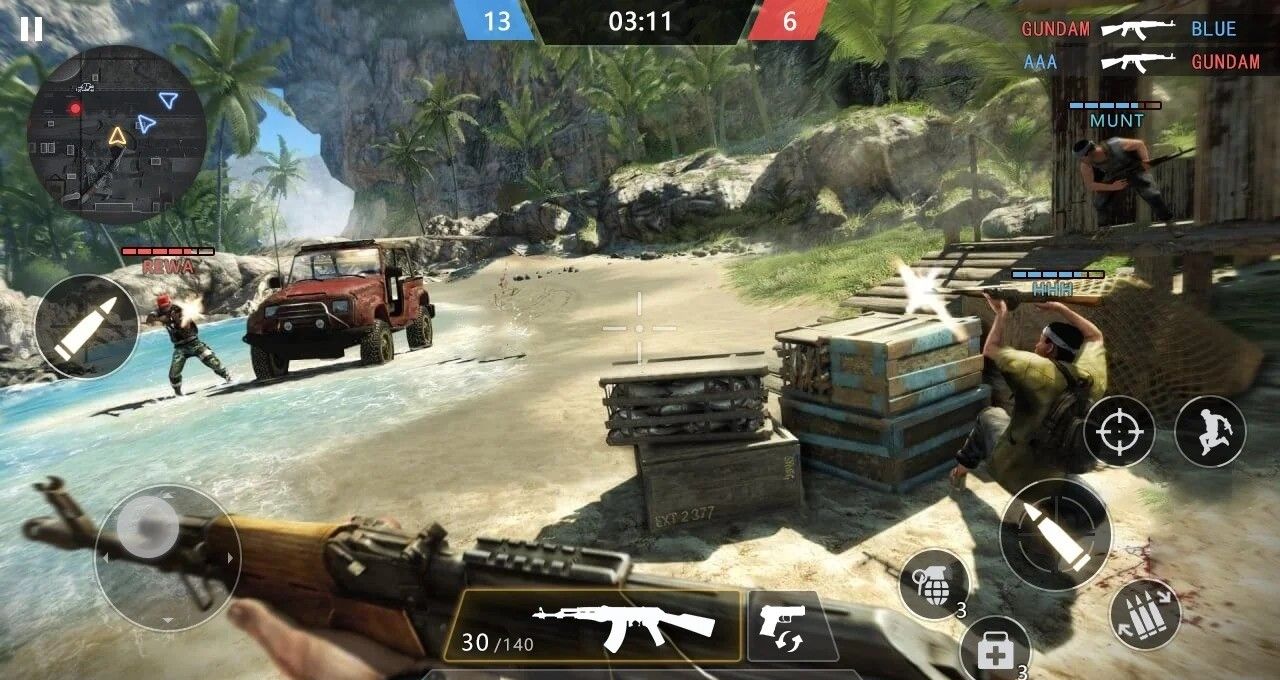
Task: Tap the jump button with the running figure
Action: (1209, 431)
